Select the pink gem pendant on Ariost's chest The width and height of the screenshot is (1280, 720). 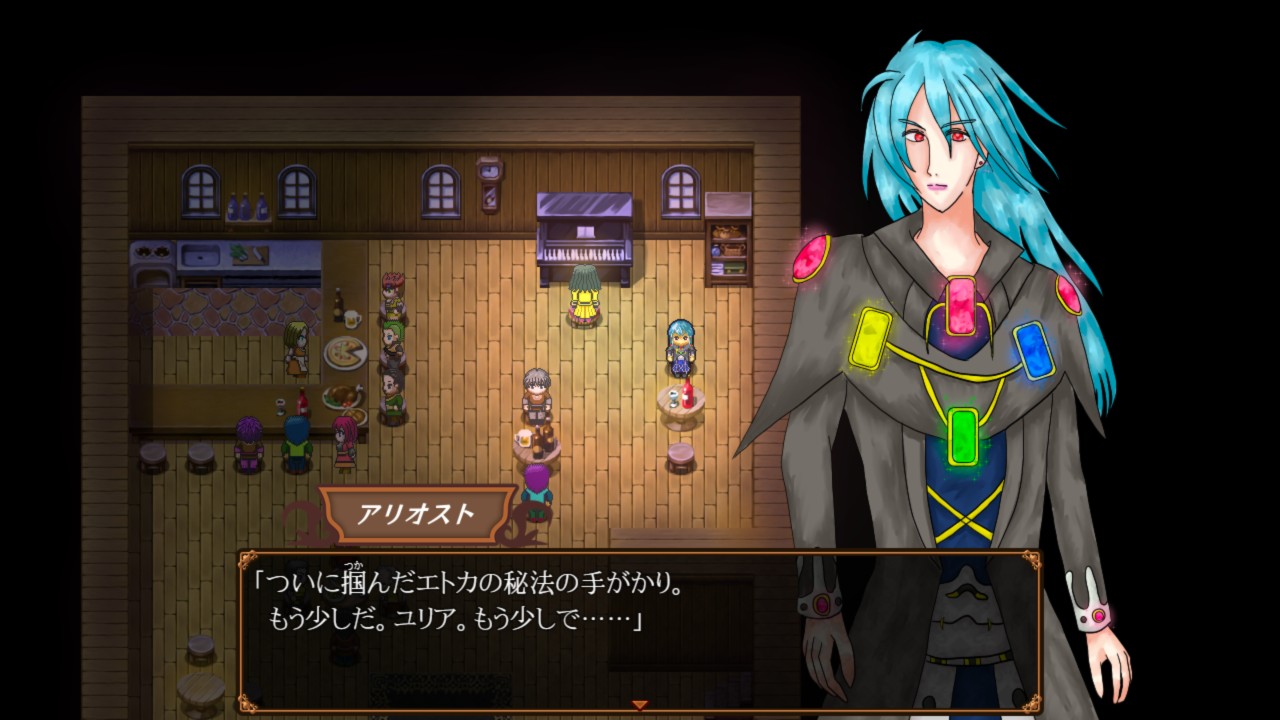tap(960, 305)
